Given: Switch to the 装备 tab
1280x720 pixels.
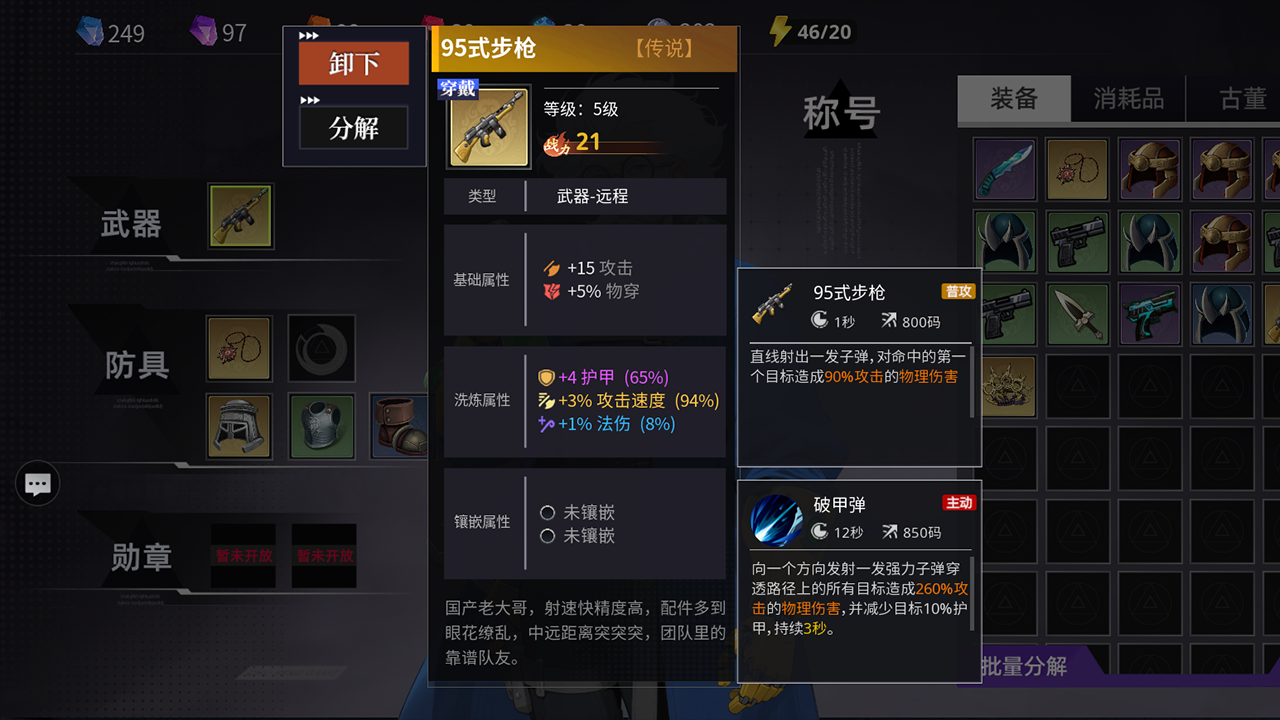Looking at the screenshot, I should click(x=1014, y=98).
